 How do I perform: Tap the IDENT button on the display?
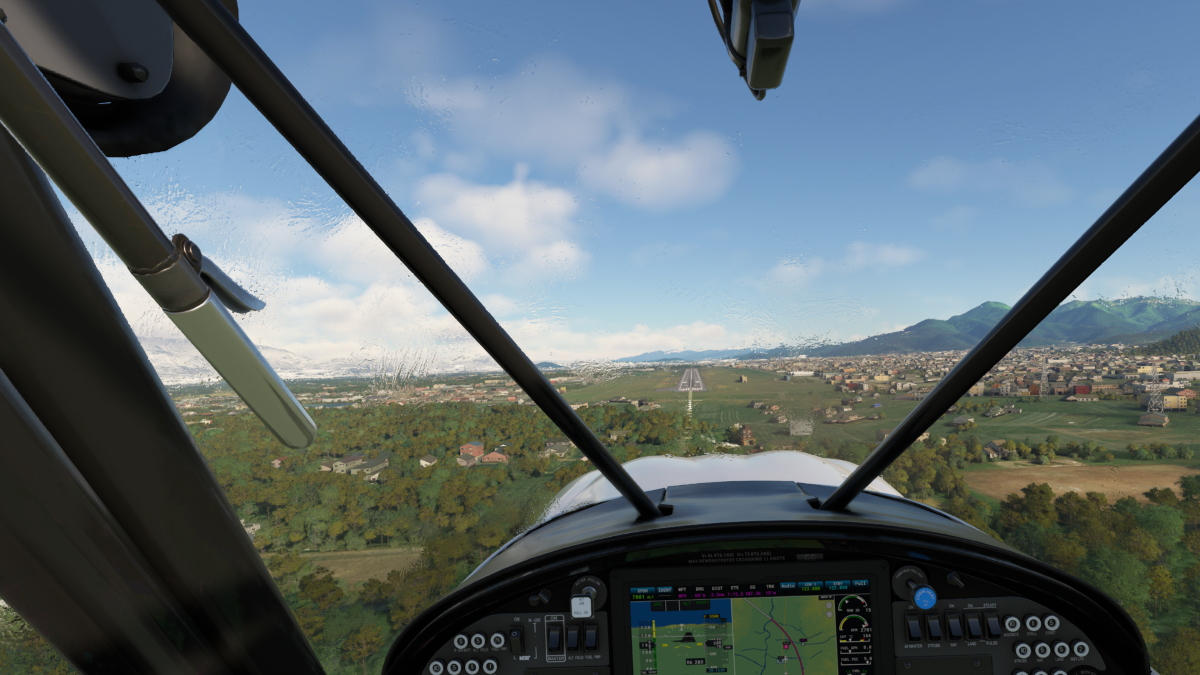coord(663,588)
